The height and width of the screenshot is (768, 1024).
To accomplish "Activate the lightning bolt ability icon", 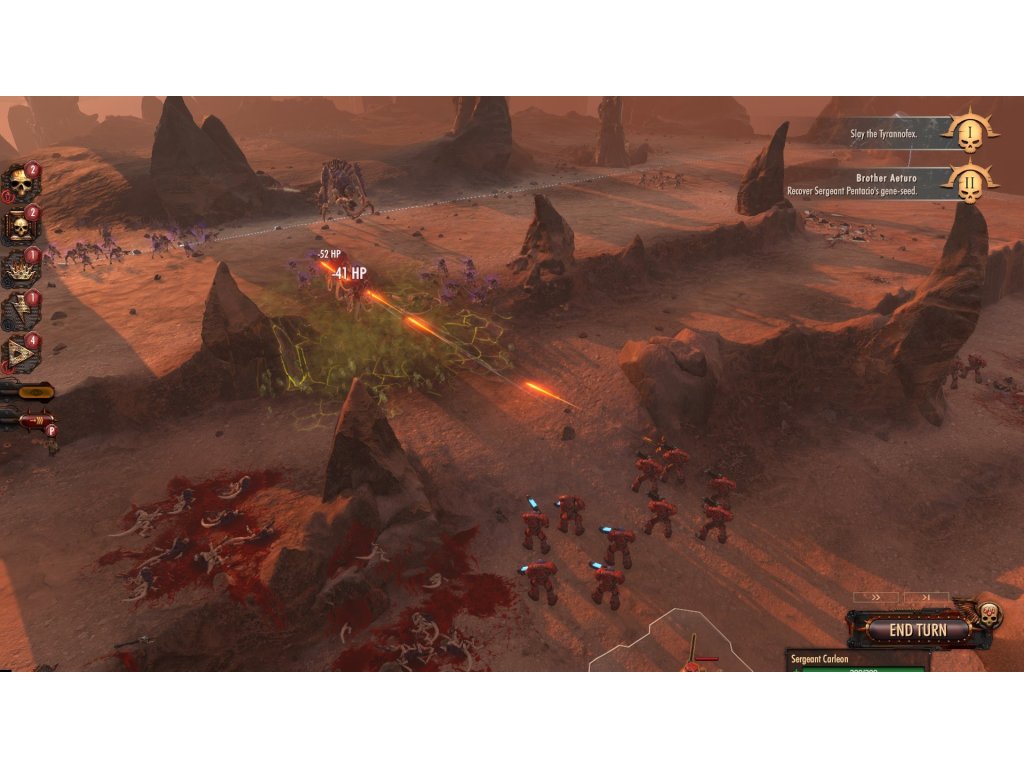I will tap(18, 311).
